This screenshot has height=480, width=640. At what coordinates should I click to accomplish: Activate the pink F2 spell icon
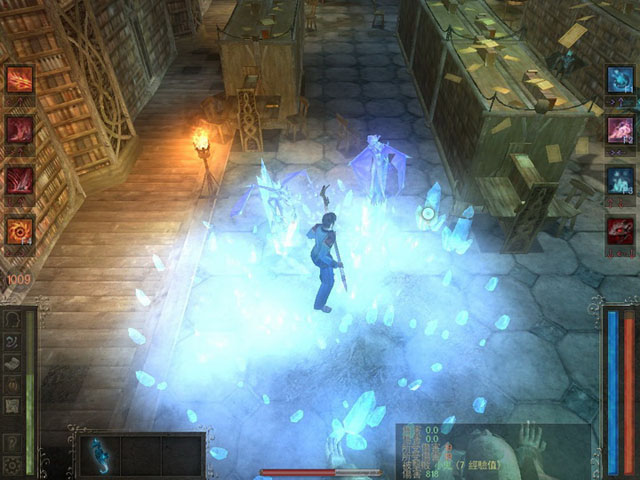tap(620, 130)
